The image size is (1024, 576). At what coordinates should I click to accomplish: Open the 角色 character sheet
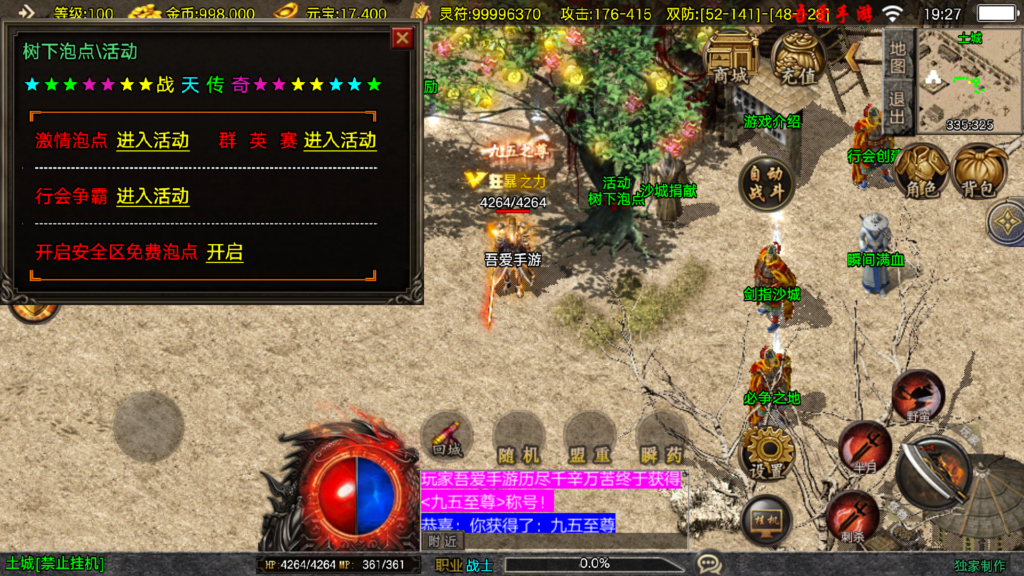[921, 170]
